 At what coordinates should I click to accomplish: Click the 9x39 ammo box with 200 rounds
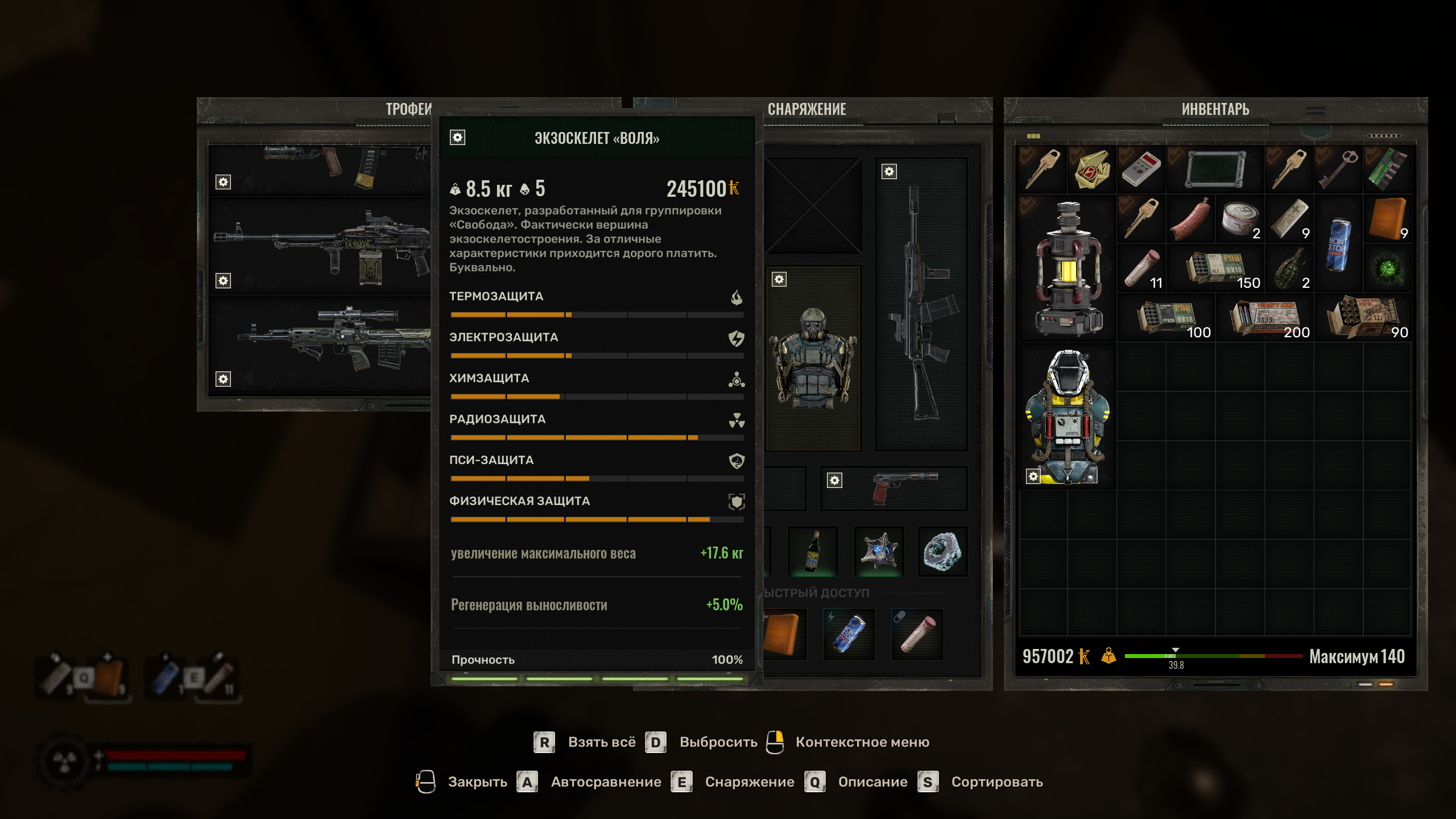coord(1265,318)
